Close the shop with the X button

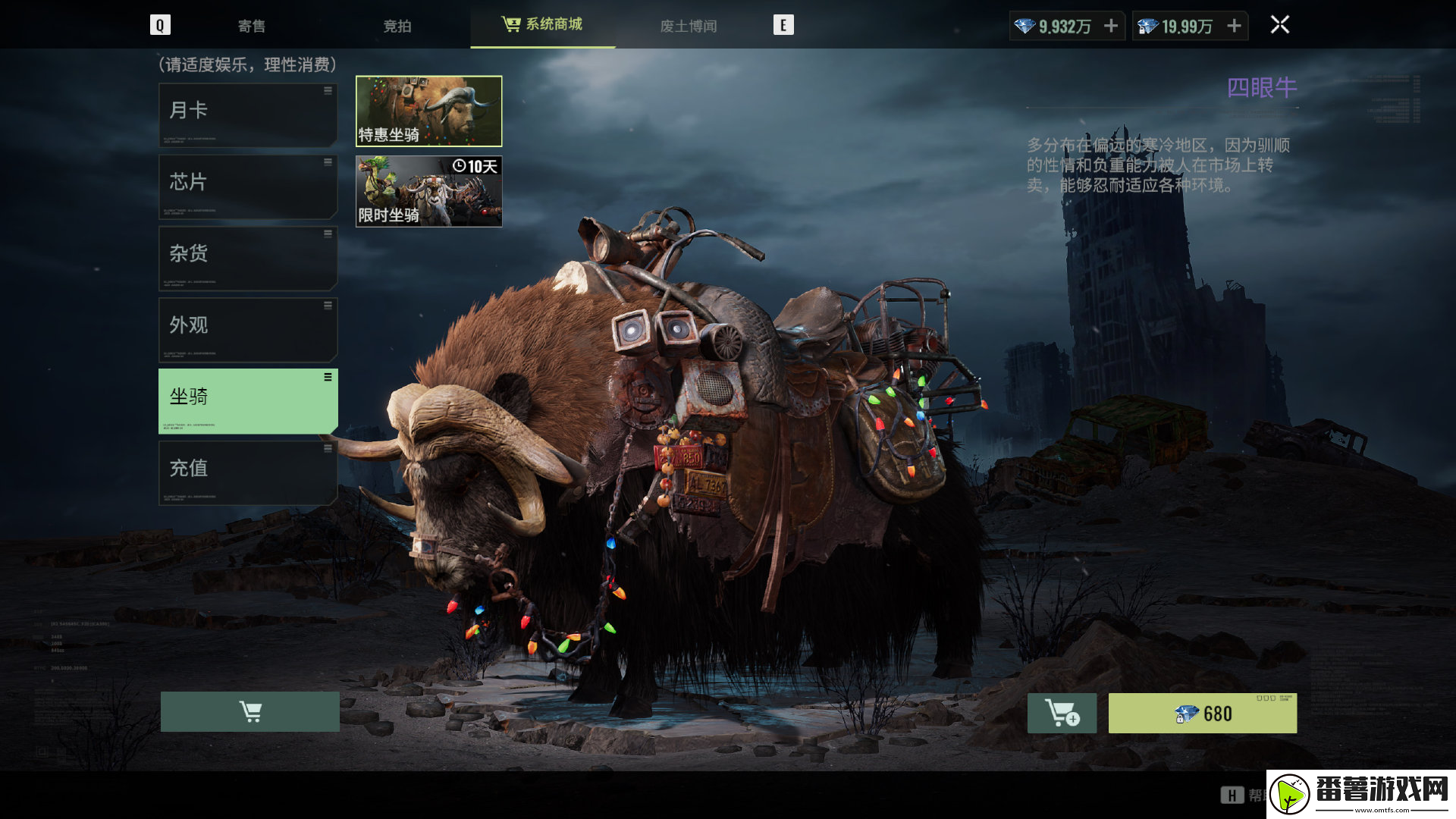(x=1280, y=25)
